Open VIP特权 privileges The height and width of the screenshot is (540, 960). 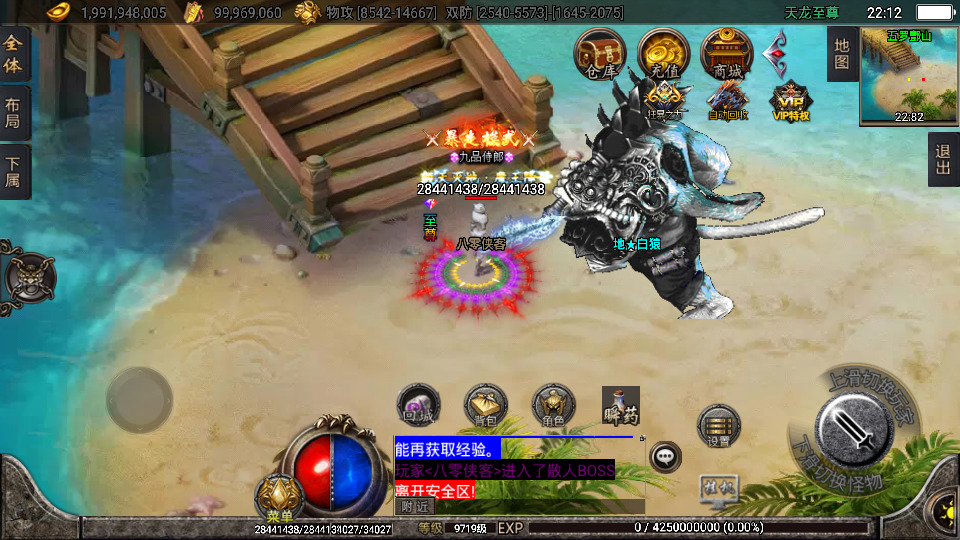point(790,101)
